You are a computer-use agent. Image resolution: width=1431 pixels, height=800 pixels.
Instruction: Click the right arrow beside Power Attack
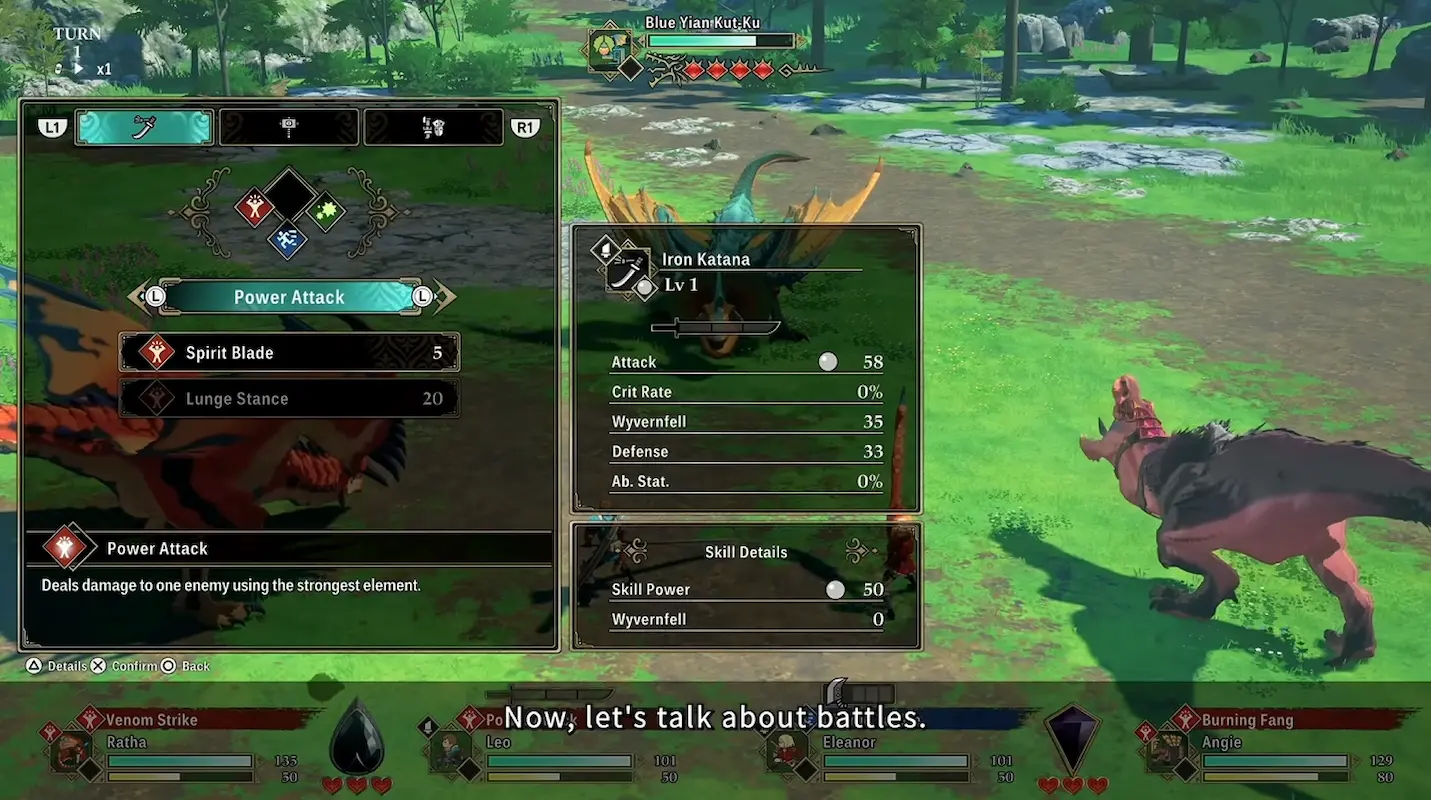pos(442,297)
